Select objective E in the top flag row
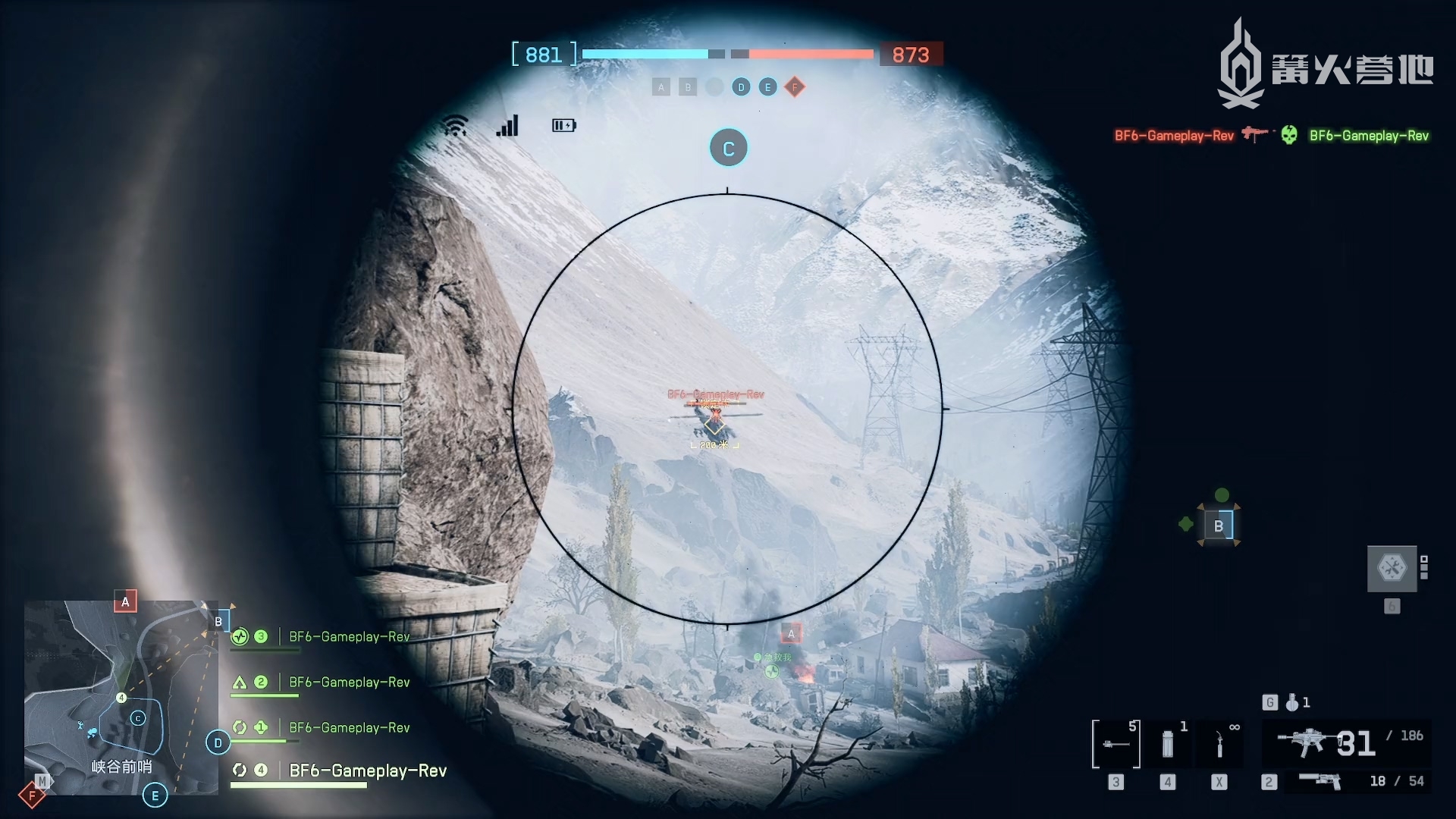The image size is (1456, 819). tap(767, 87)
